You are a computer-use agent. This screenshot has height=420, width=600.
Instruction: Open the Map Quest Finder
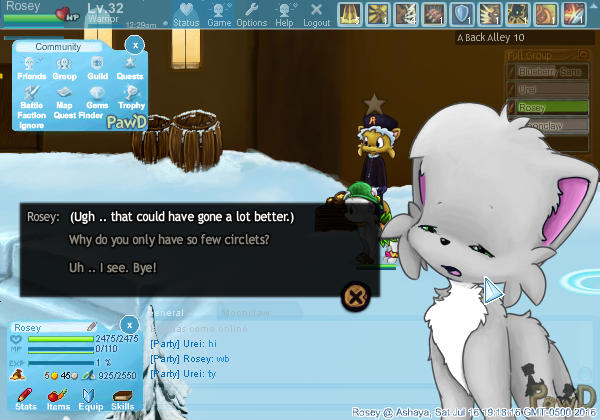(x=64, y=103)
